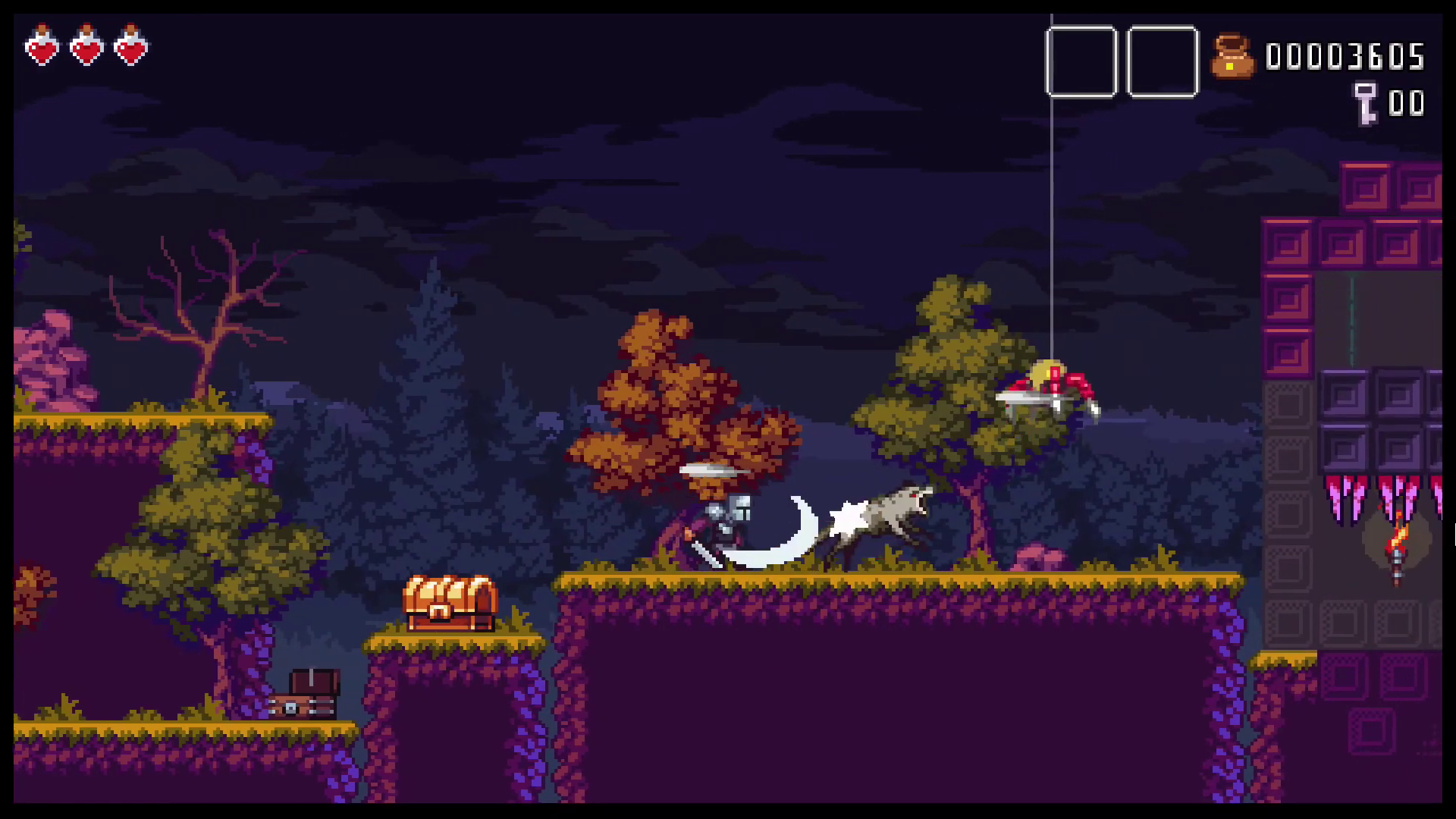Select the coin pouch icon in the HUD
1456x819 pixels.
[1234, 55]
